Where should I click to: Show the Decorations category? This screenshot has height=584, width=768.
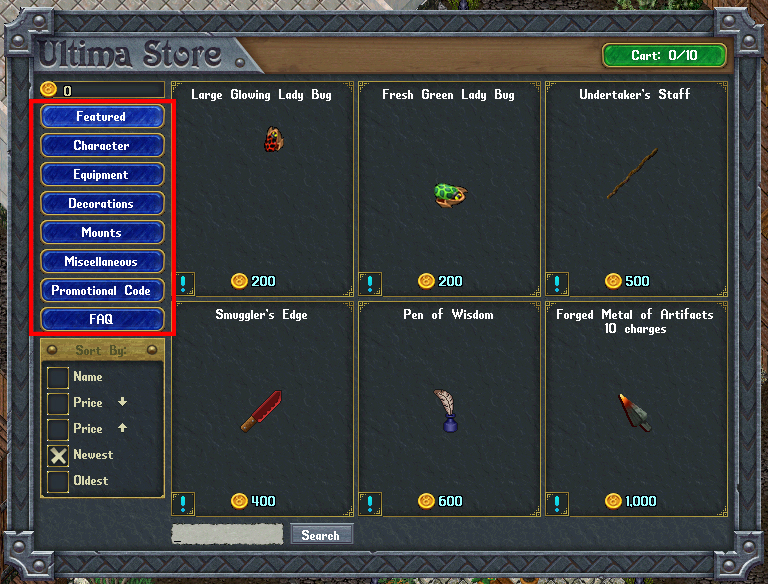pos(102,204)
